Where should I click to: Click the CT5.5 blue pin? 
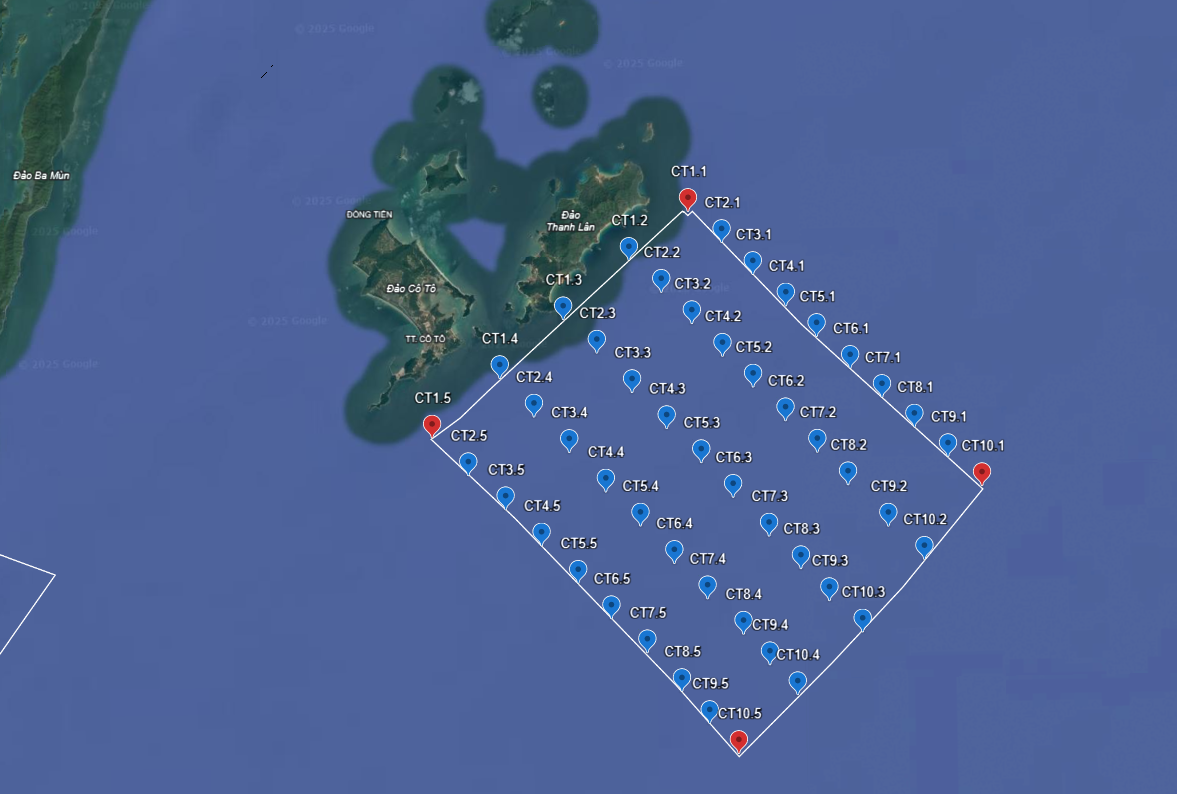tap(578, 570)
